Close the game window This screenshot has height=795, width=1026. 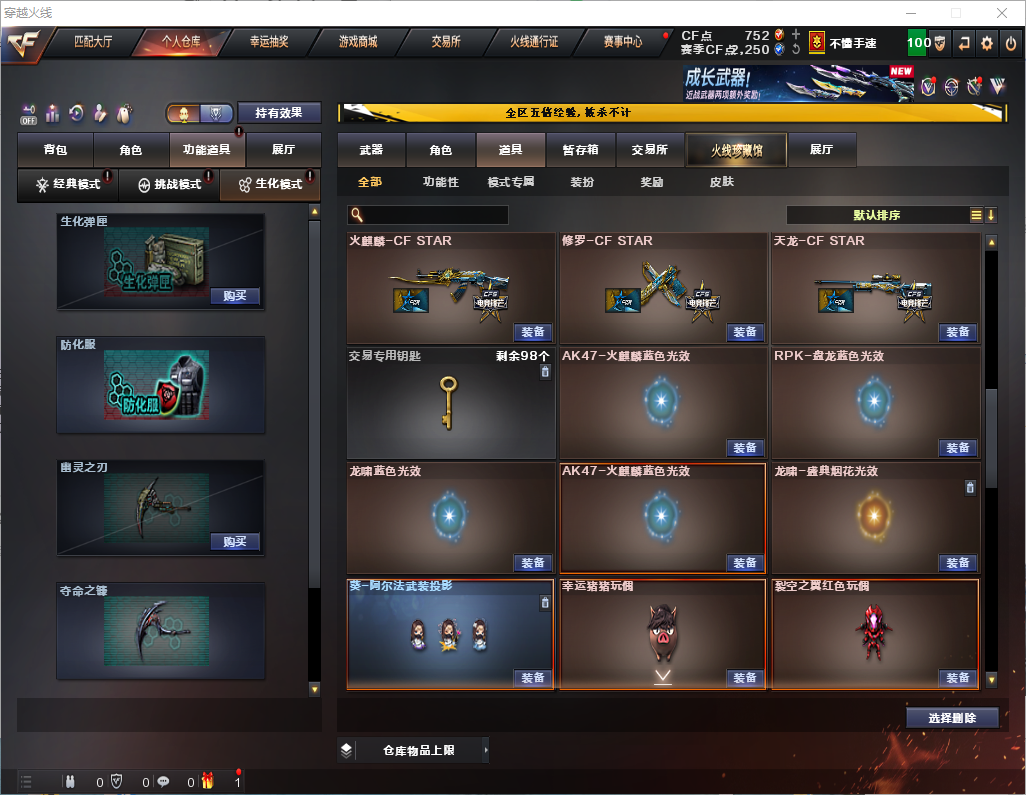1002,13
